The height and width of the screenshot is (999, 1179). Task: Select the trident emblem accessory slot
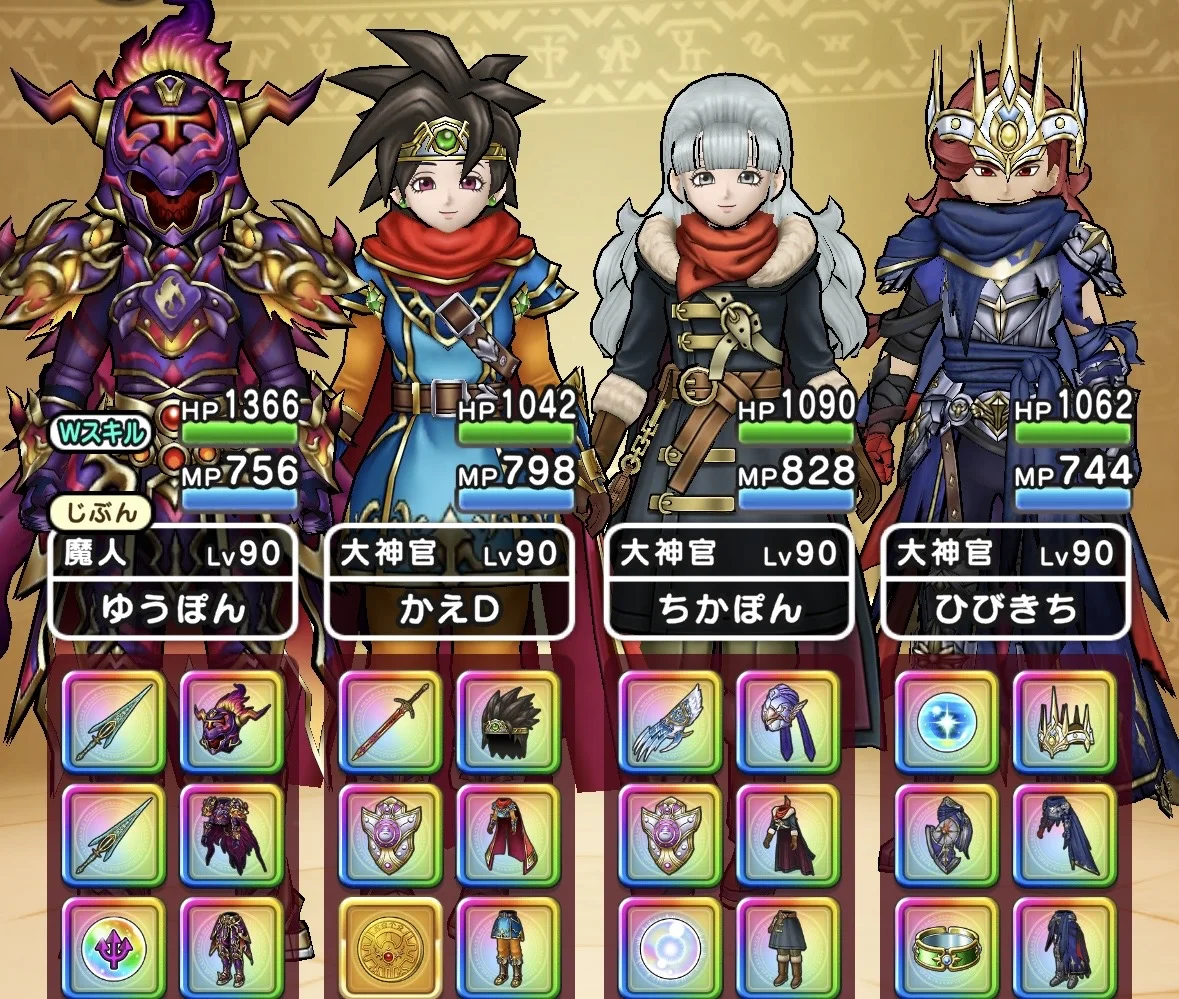point(114,945)
